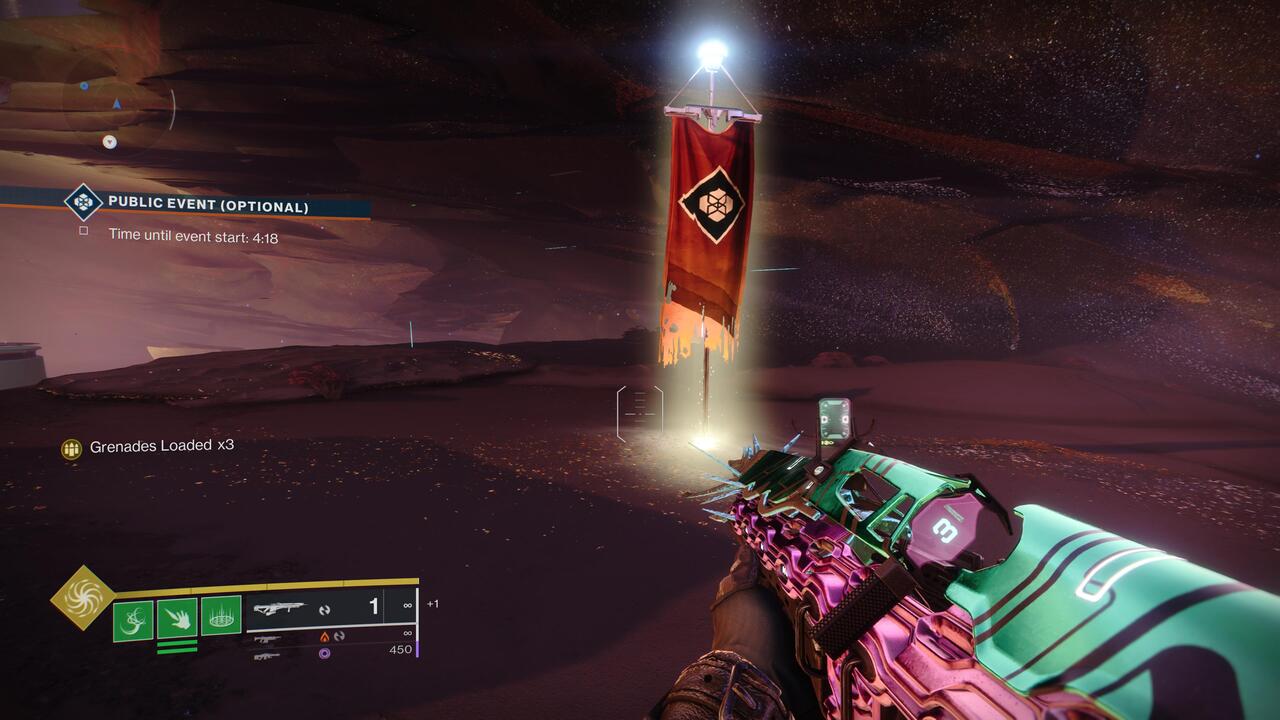Use the green melee hand ability icon
The width and height of the screenshot is (1280, 720).
(x=177, y=619)
